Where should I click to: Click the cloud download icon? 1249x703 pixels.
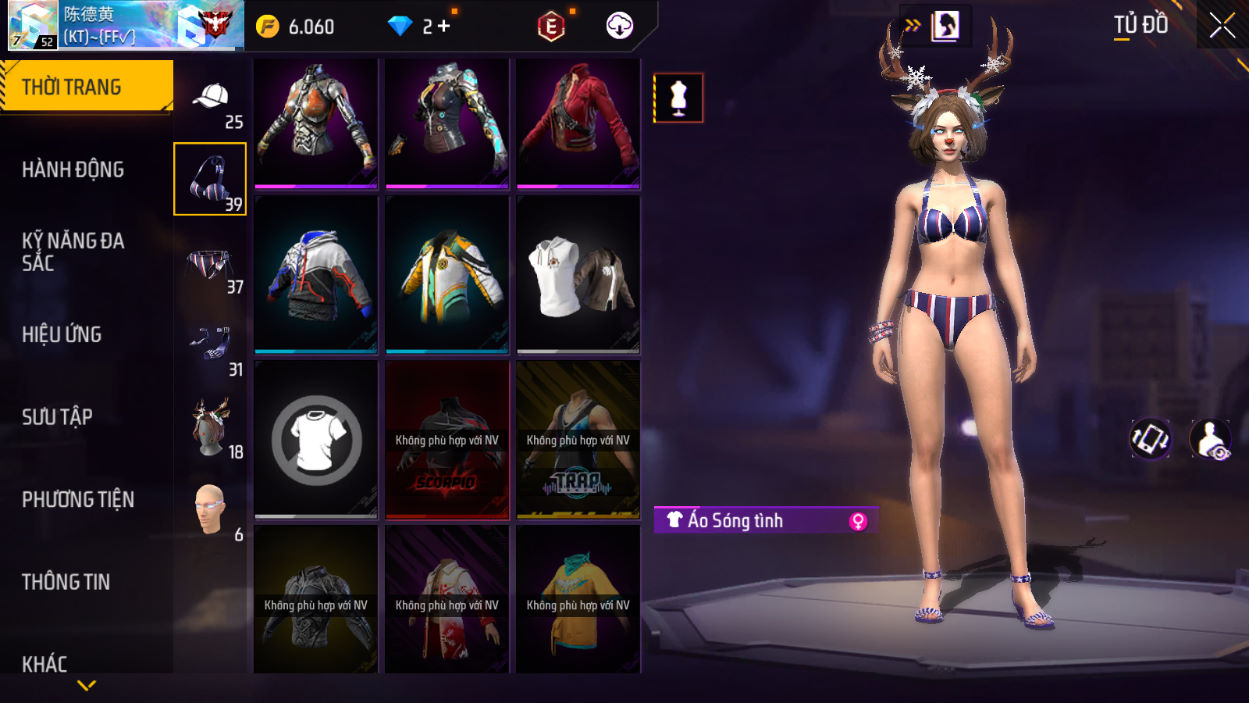click(620, 26)
